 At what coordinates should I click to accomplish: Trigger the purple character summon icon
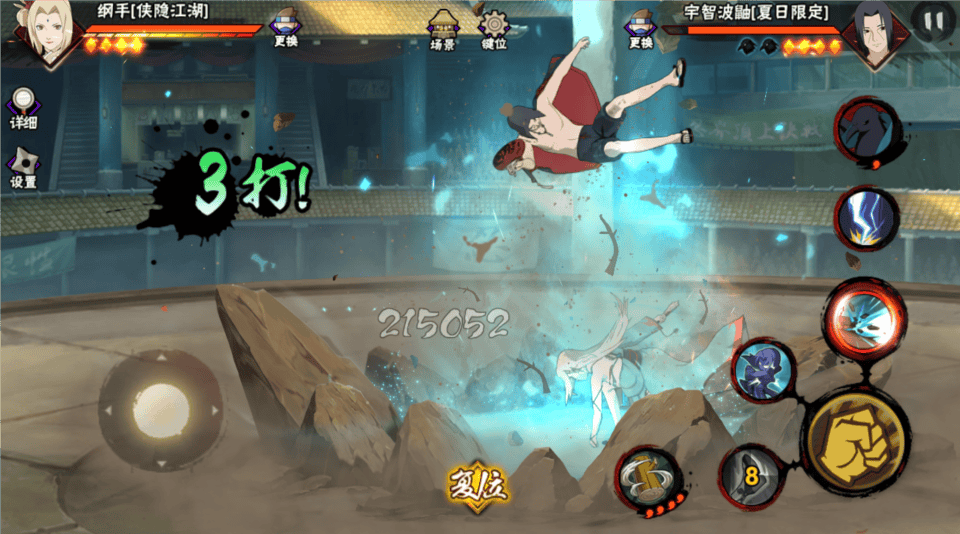coord(763,370)
